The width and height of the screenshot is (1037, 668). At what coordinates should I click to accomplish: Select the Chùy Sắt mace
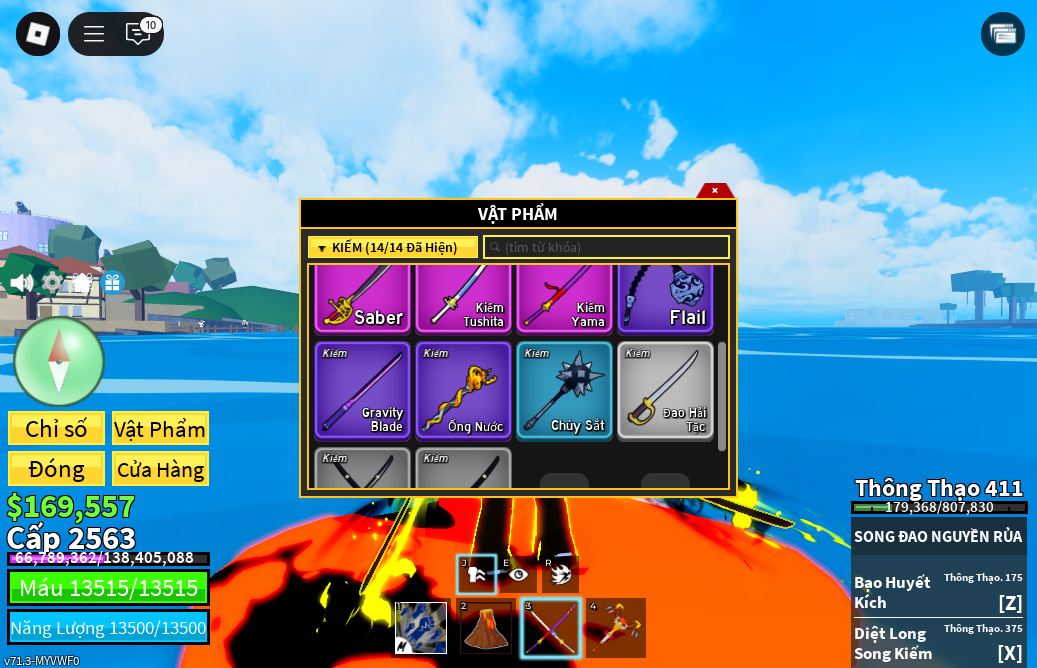click(x=564, y=390)
